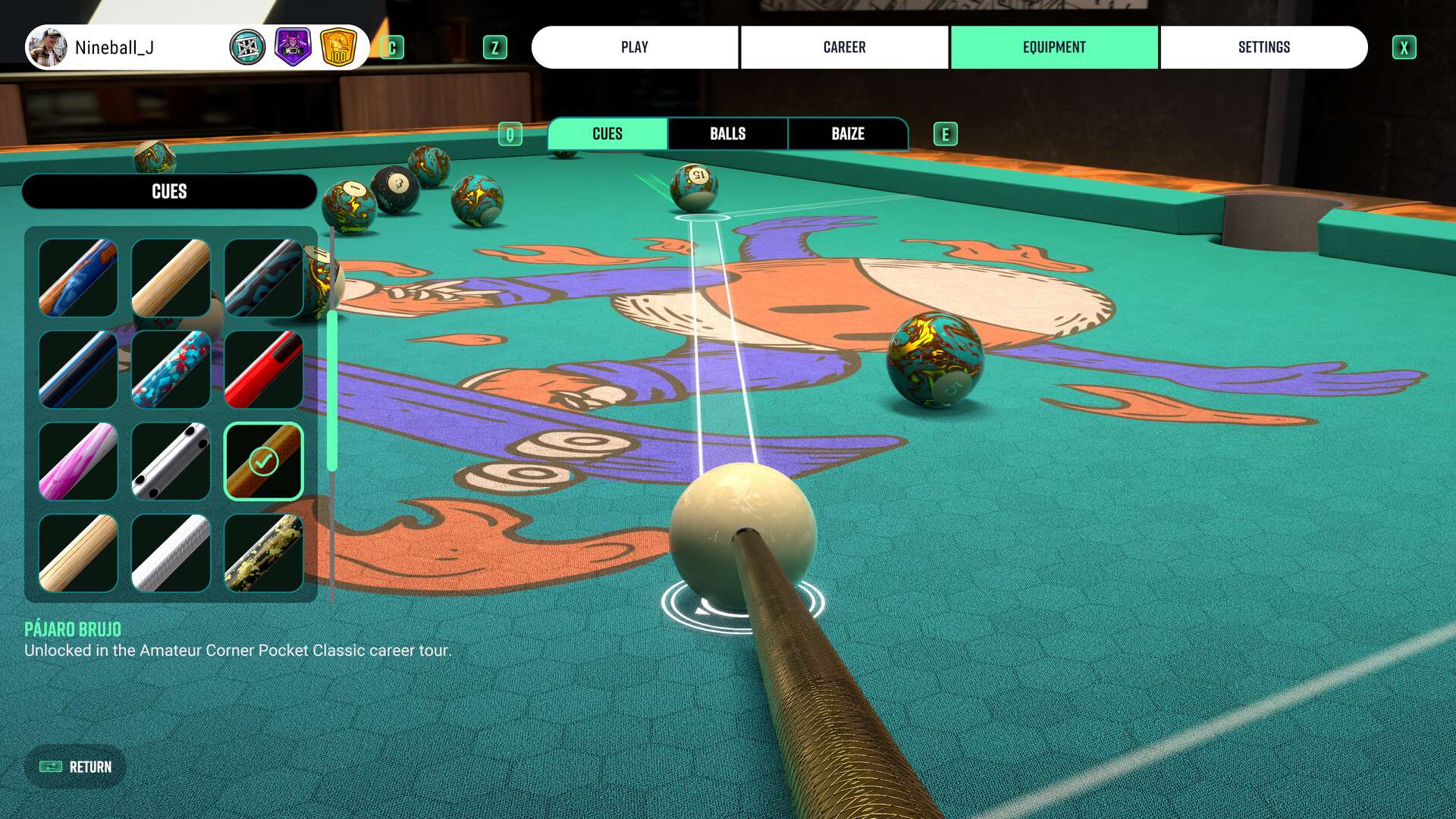Equip the plain white cue
The height and width of the screenshot is (819, 1456).
pos(171,553)
